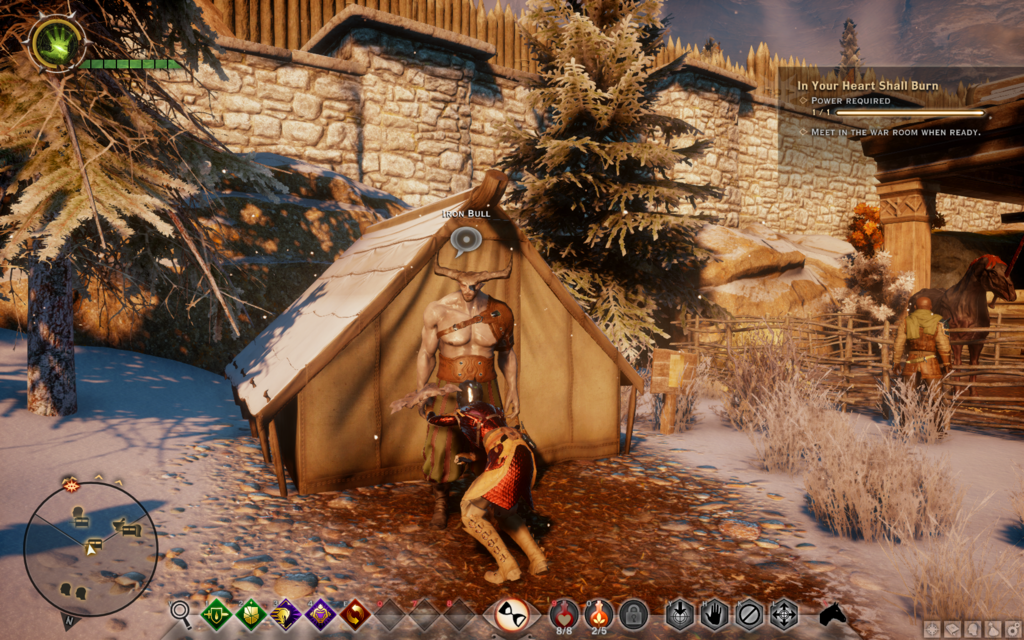The image size is (1024, 640).
Task: Issue the open hand hold command
Action: point(713,614)
